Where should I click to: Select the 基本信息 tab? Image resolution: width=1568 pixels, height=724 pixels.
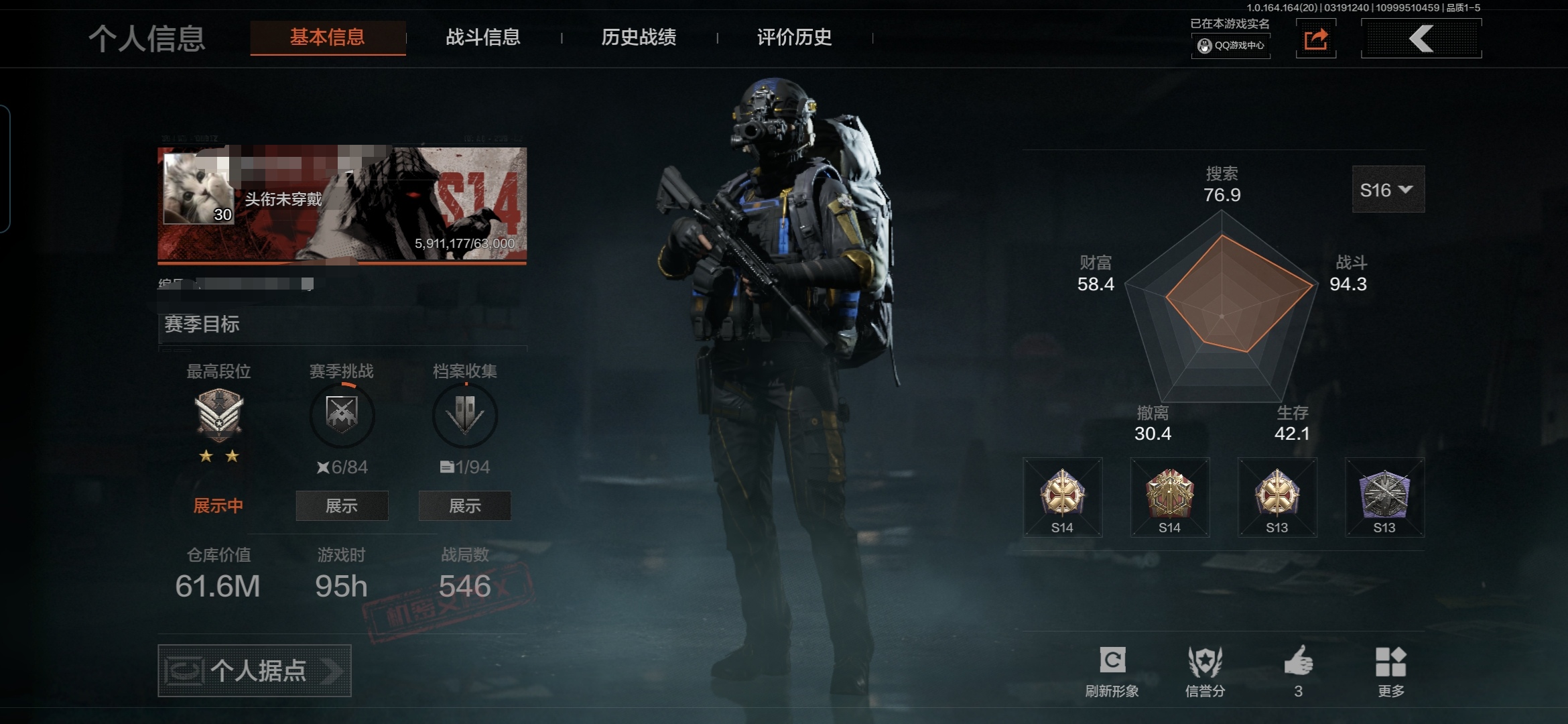328,38
